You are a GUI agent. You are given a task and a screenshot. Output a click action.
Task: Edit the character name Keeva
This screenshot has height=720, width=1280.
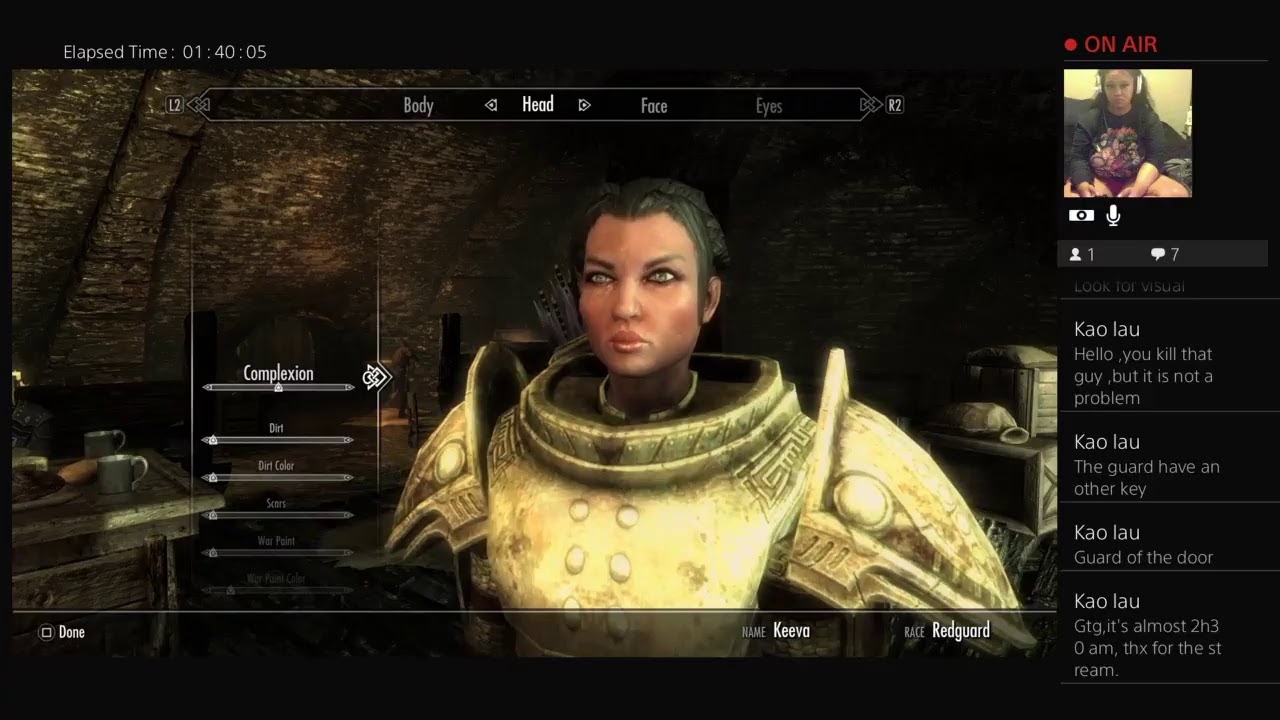pos(791,631)
